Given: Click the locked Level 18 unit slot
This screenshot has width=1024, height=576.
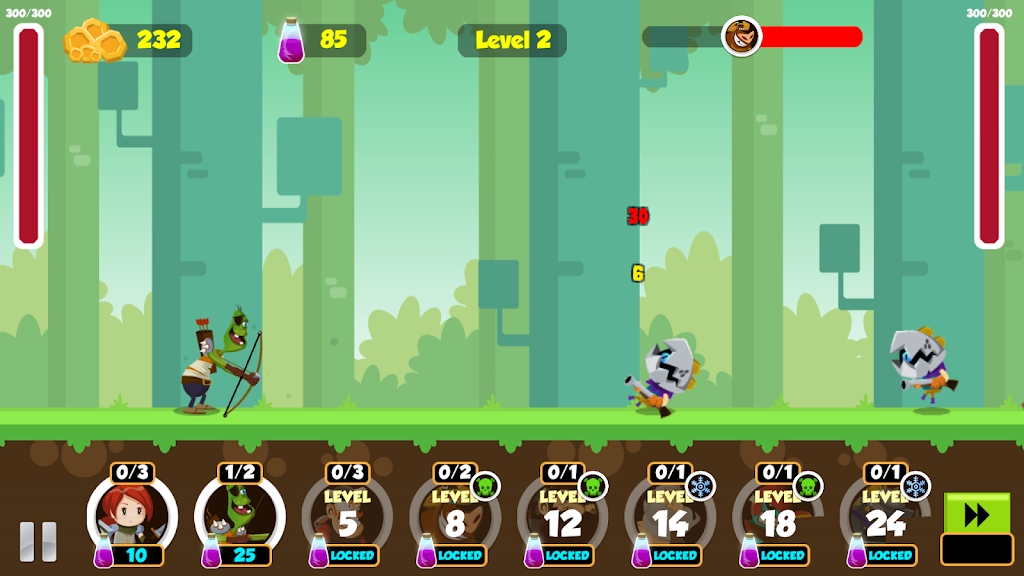Looking at the screenshot, I should coord(778,516).
